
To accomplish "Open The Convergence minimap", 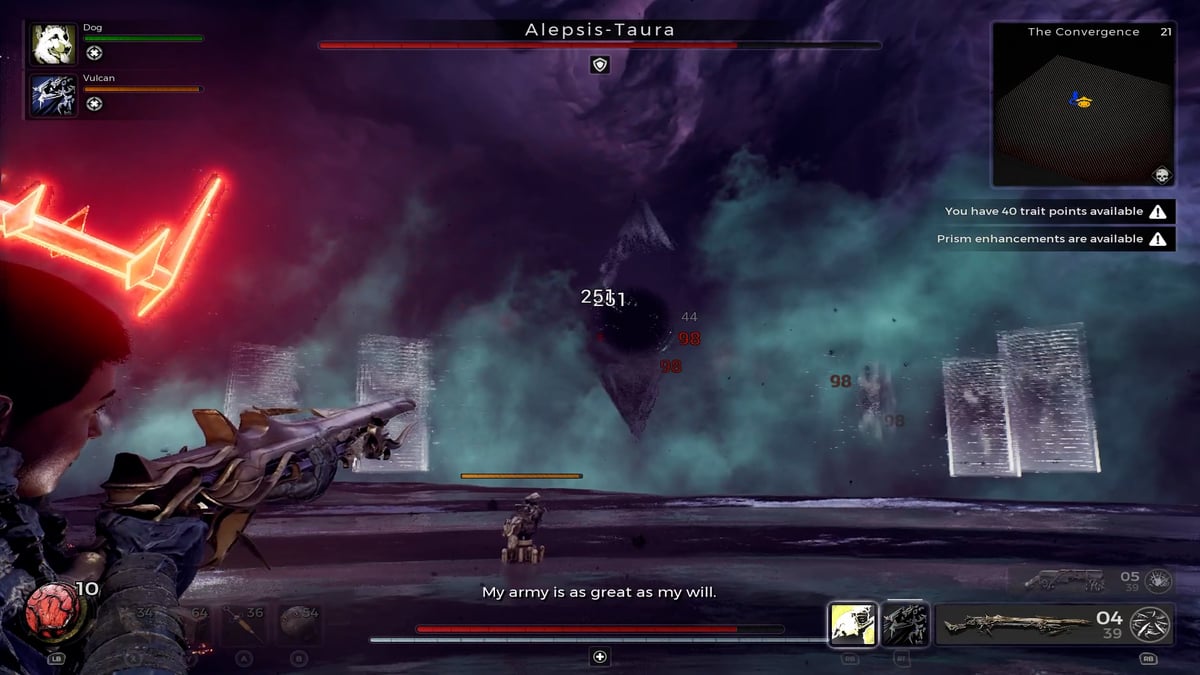I will pos(1083,105).
